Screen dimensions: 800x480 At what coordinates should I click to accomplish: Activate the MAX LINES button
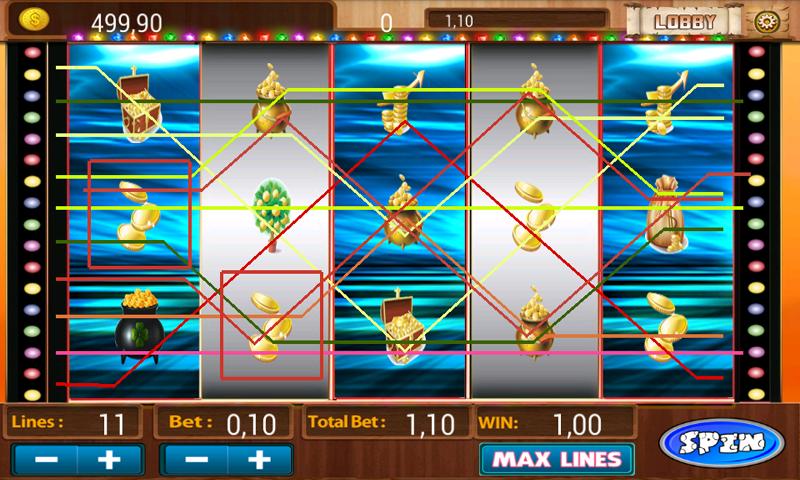556,460
